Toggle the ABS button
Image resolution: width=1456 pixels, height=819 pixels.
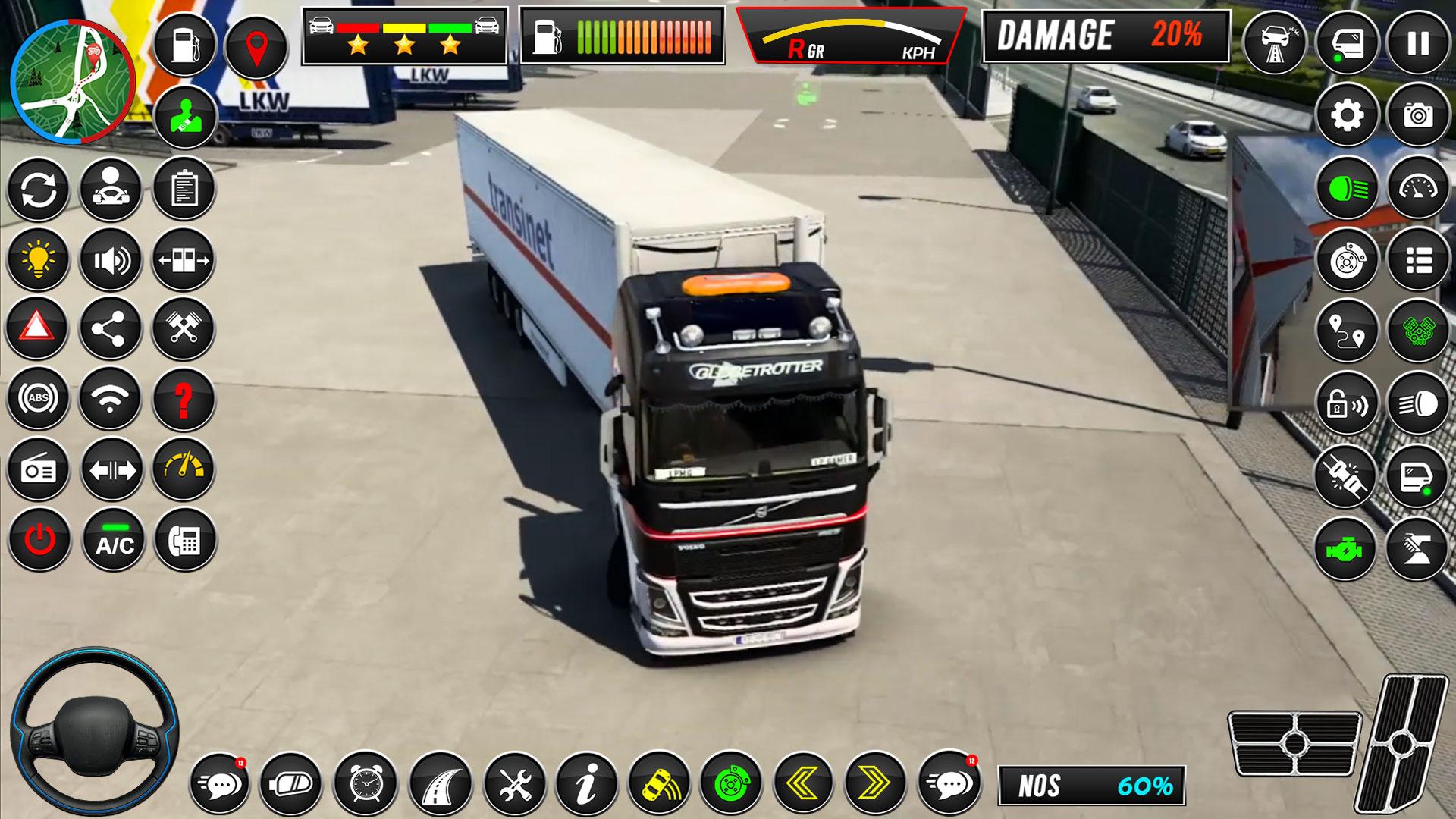pyautogui.click(x=38, y=398)
